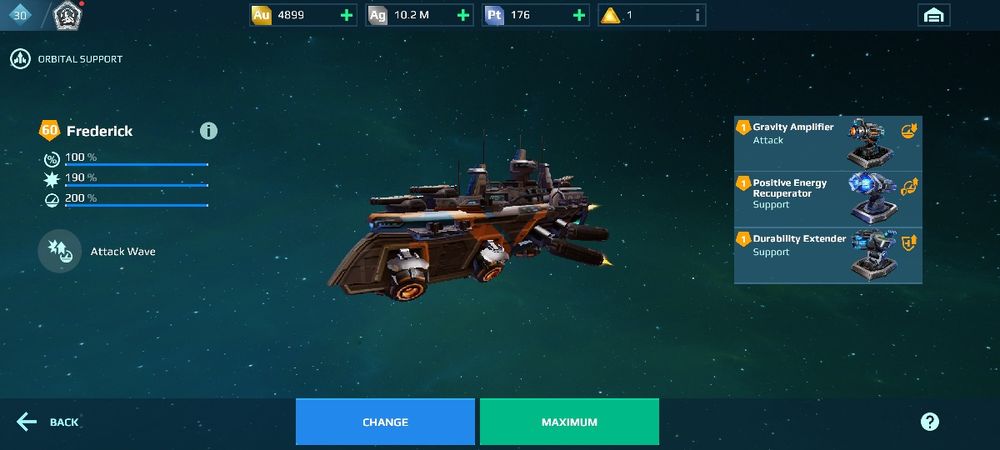This screenshot has height=450, width=1000.
Task: Return to the home base screen
Action: pos(933,15)
